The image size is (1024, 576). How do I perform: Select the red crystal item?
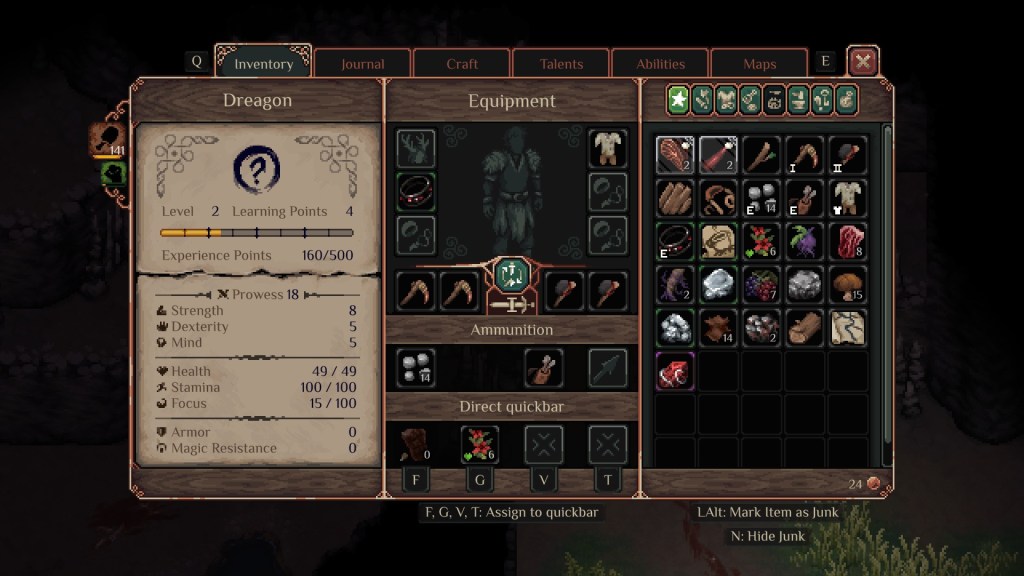pyautogui.click(x=675, y=370)
